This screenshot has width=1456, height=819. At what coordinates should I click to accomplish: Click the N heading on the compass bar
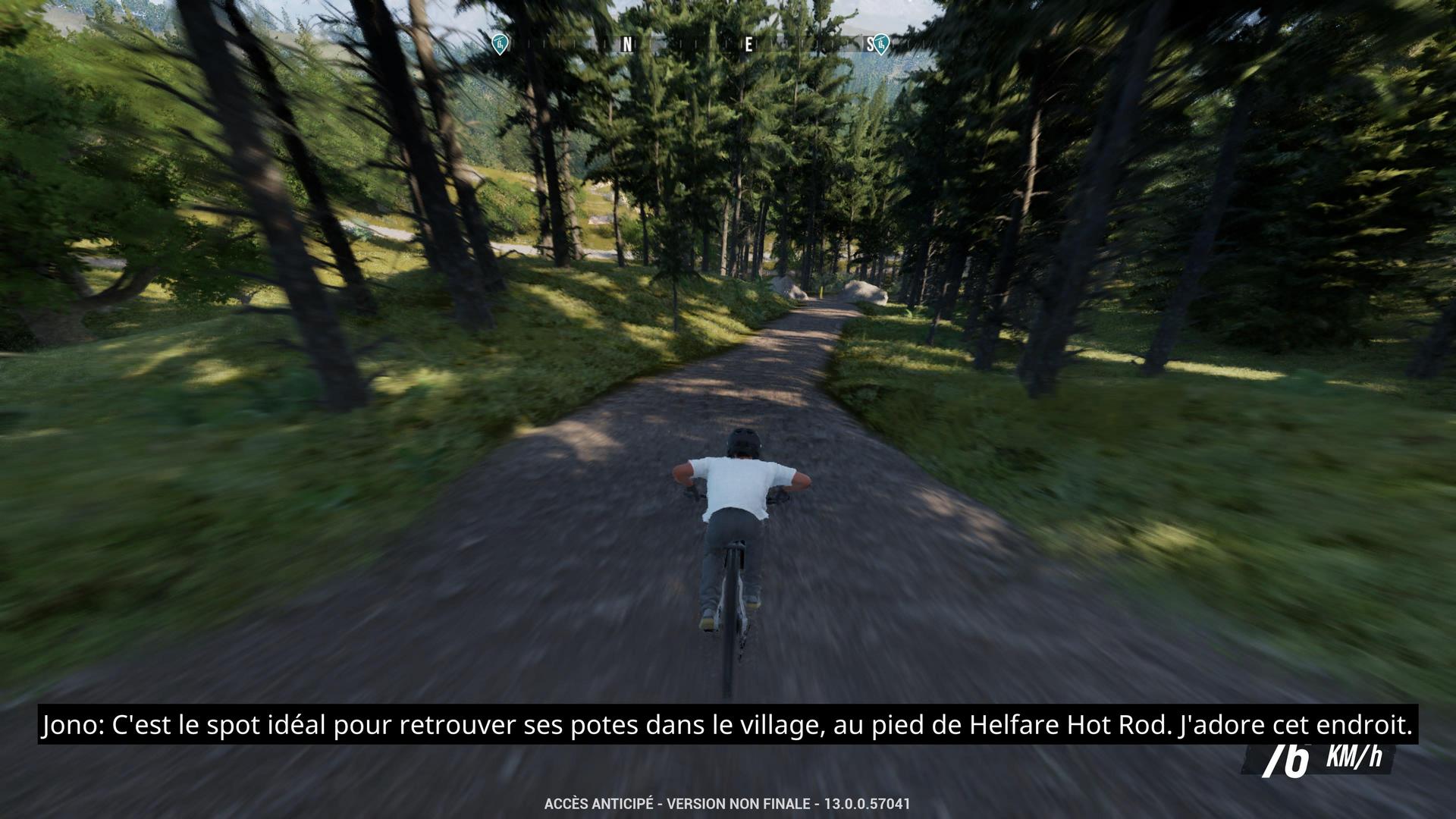point(626,45)
